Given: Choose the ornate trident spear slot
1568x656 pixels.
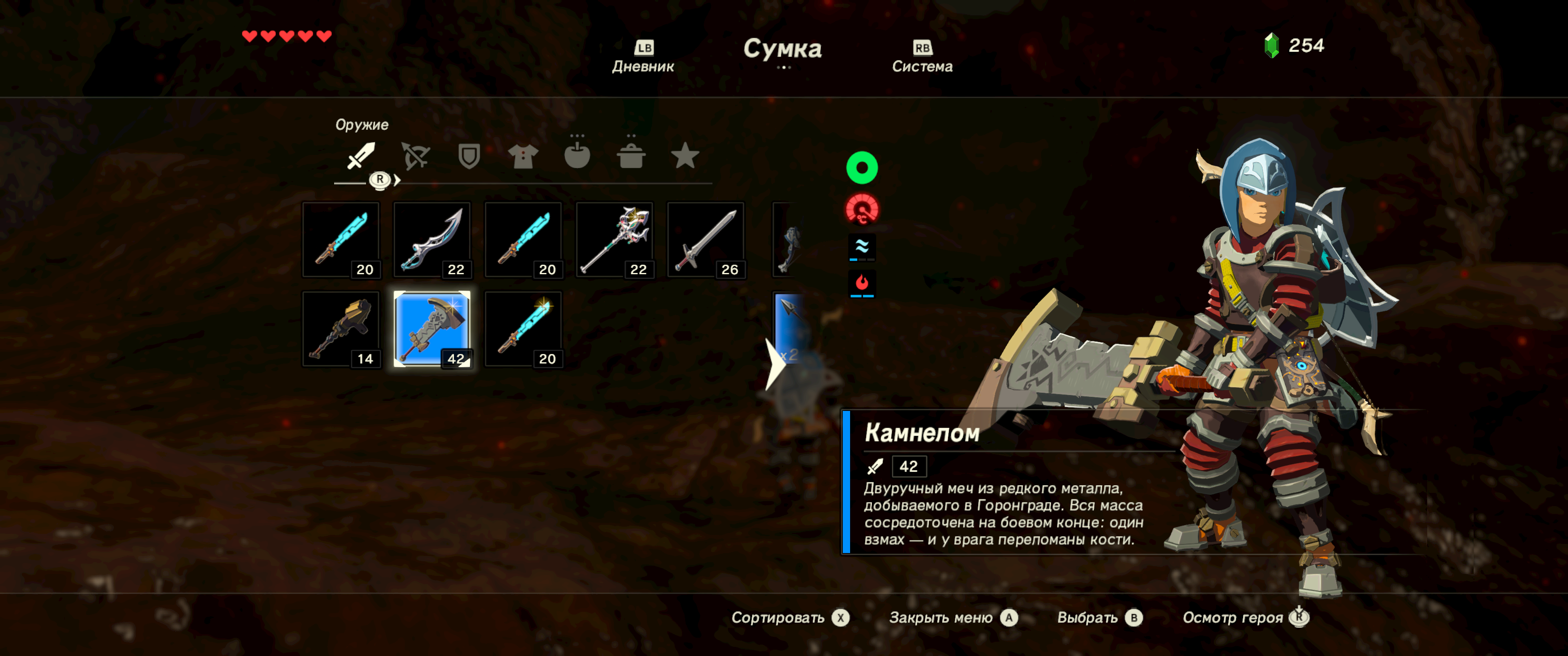Looking at the screenshot, I should (x=614, y=240).
